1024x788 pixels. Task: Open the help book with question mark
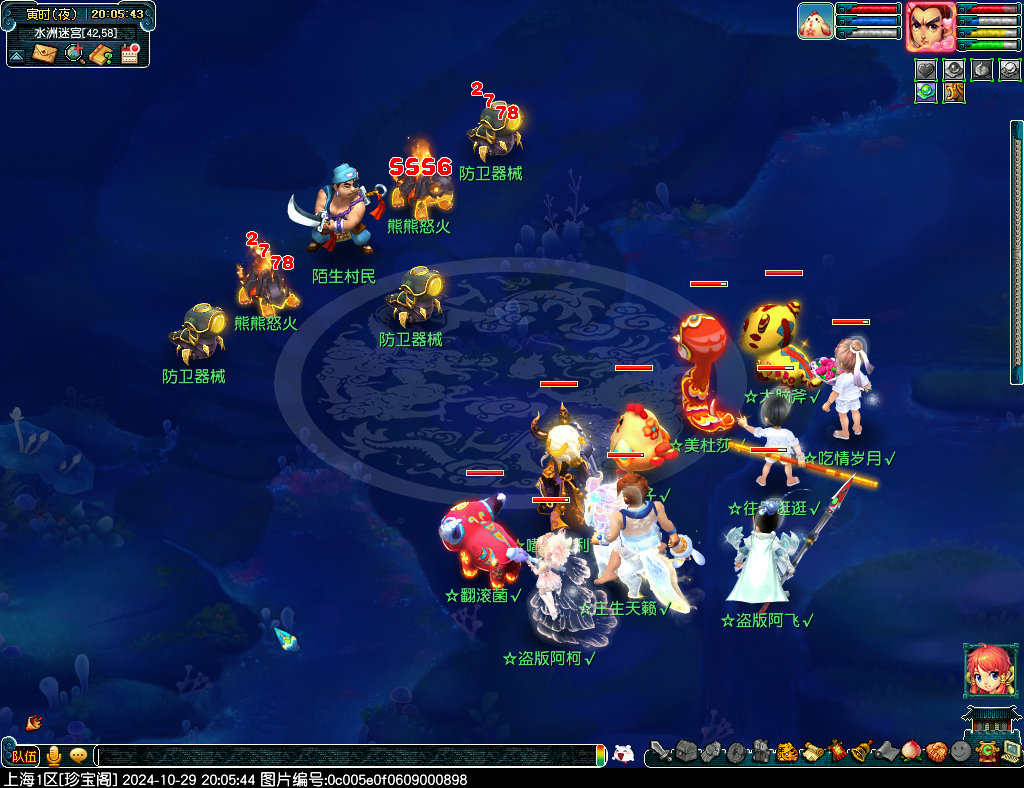(x=101, y=54)
